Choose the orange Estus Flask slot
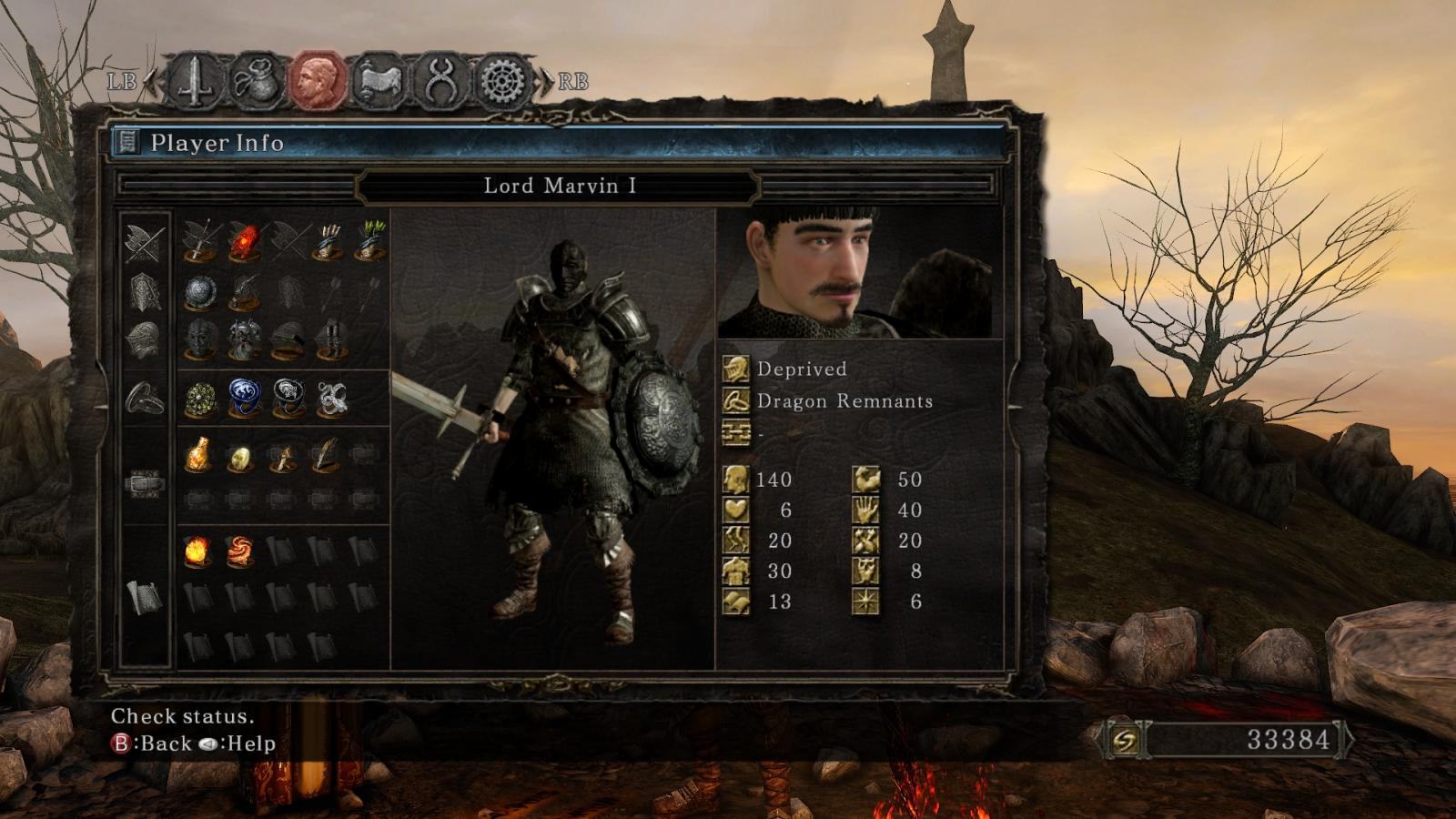Screen dimensions: 1456x819 pos(197,455)
